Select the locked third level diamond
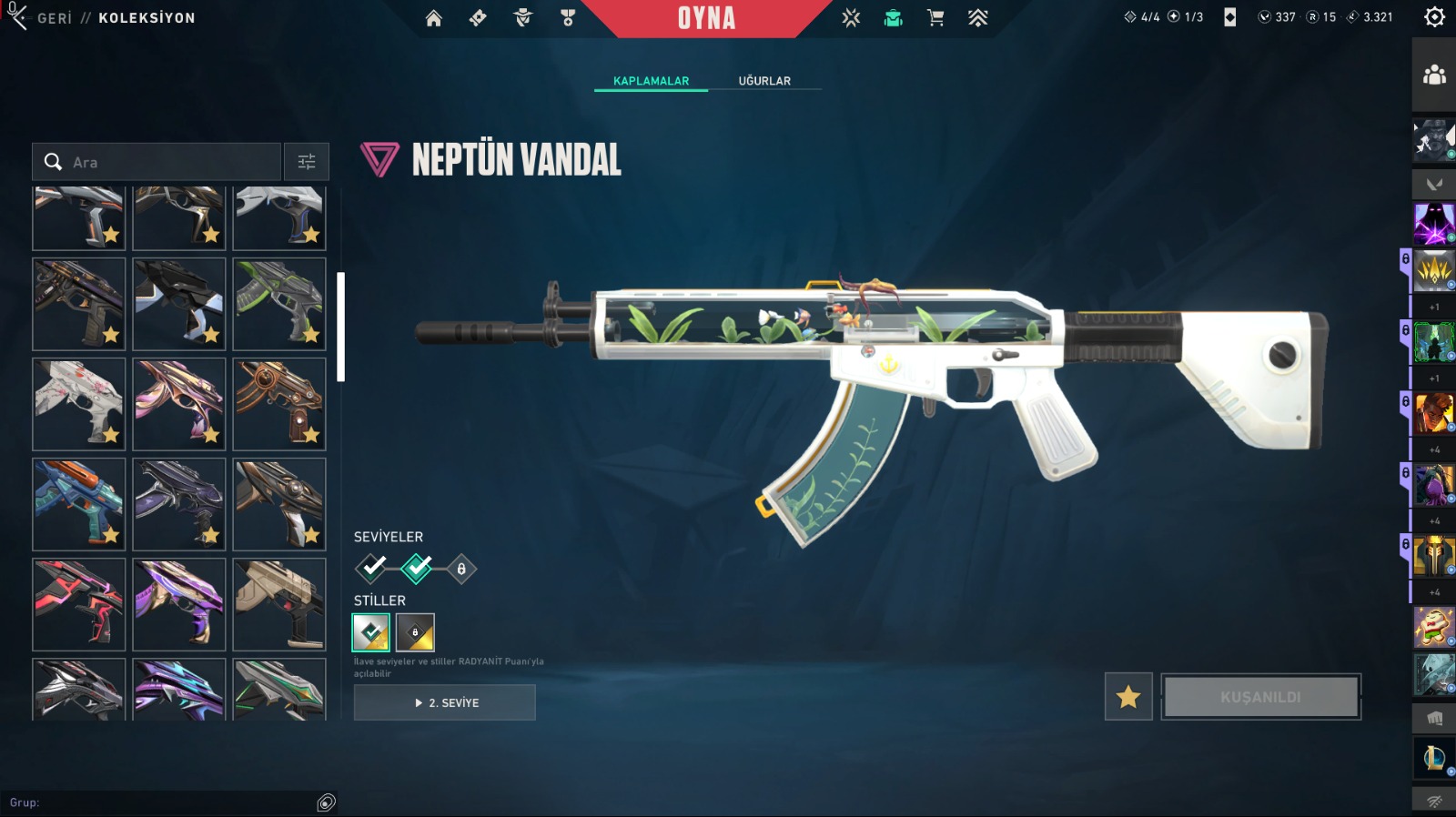The height and width of the screenshot is (817, 1456). pyautogui.click(x=461, y=569)
